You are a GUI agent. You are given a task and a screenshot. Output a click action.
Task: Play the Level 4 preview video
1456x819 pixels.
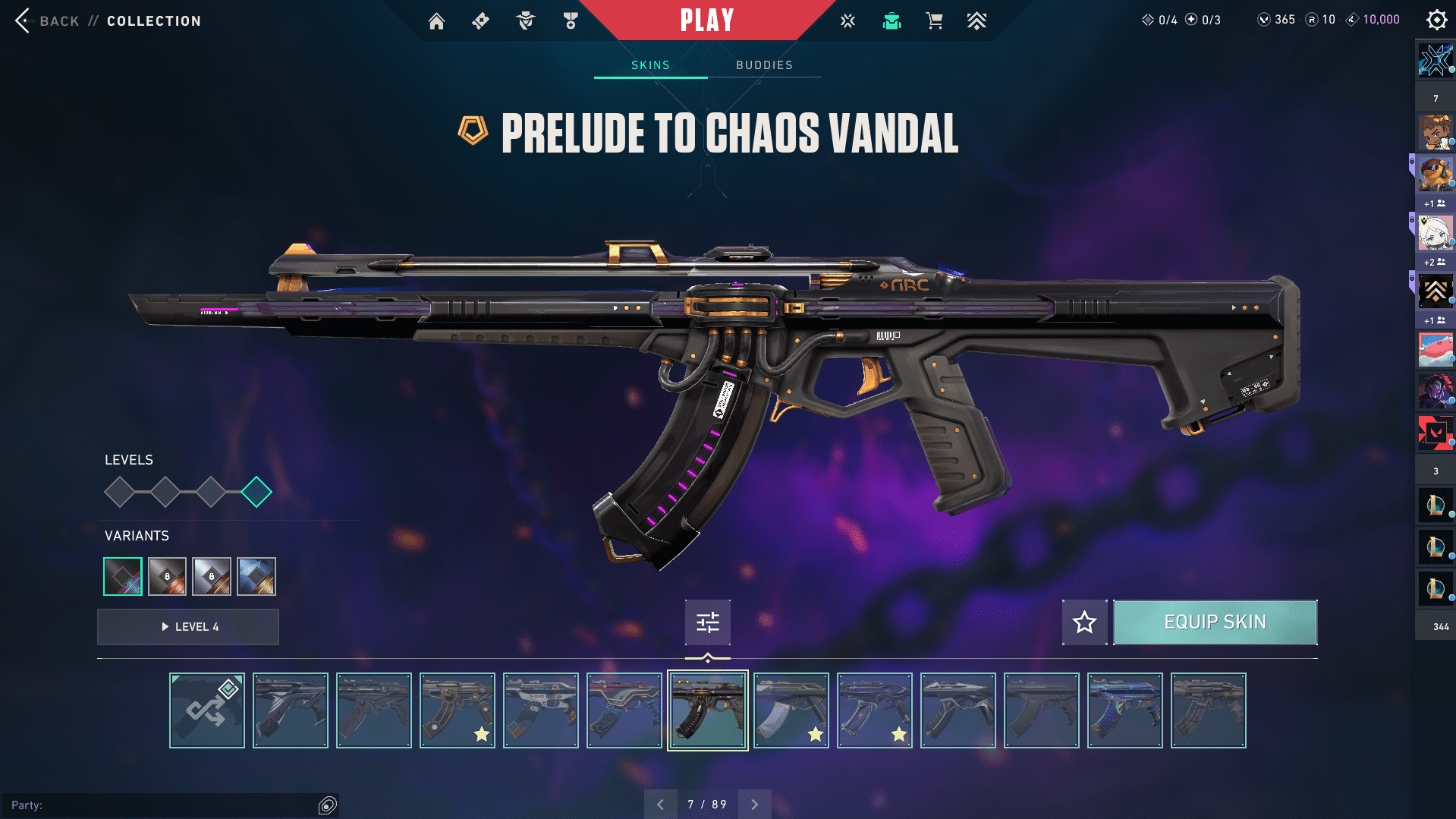(x=188, y=627)
